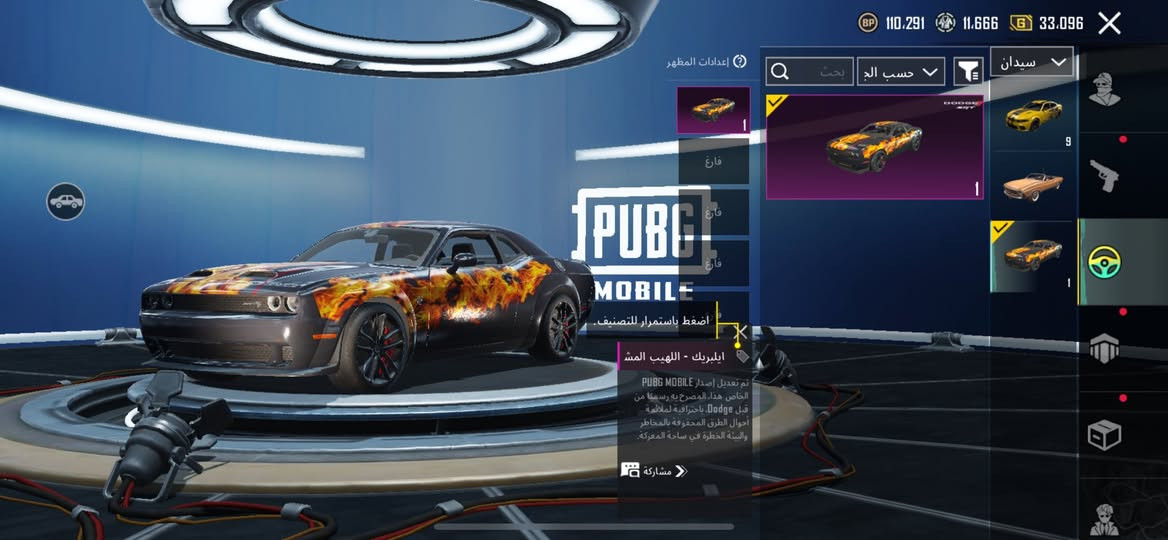Click the search box with magnifier
Screen dimensions: 1168x540
click(809, 72)
